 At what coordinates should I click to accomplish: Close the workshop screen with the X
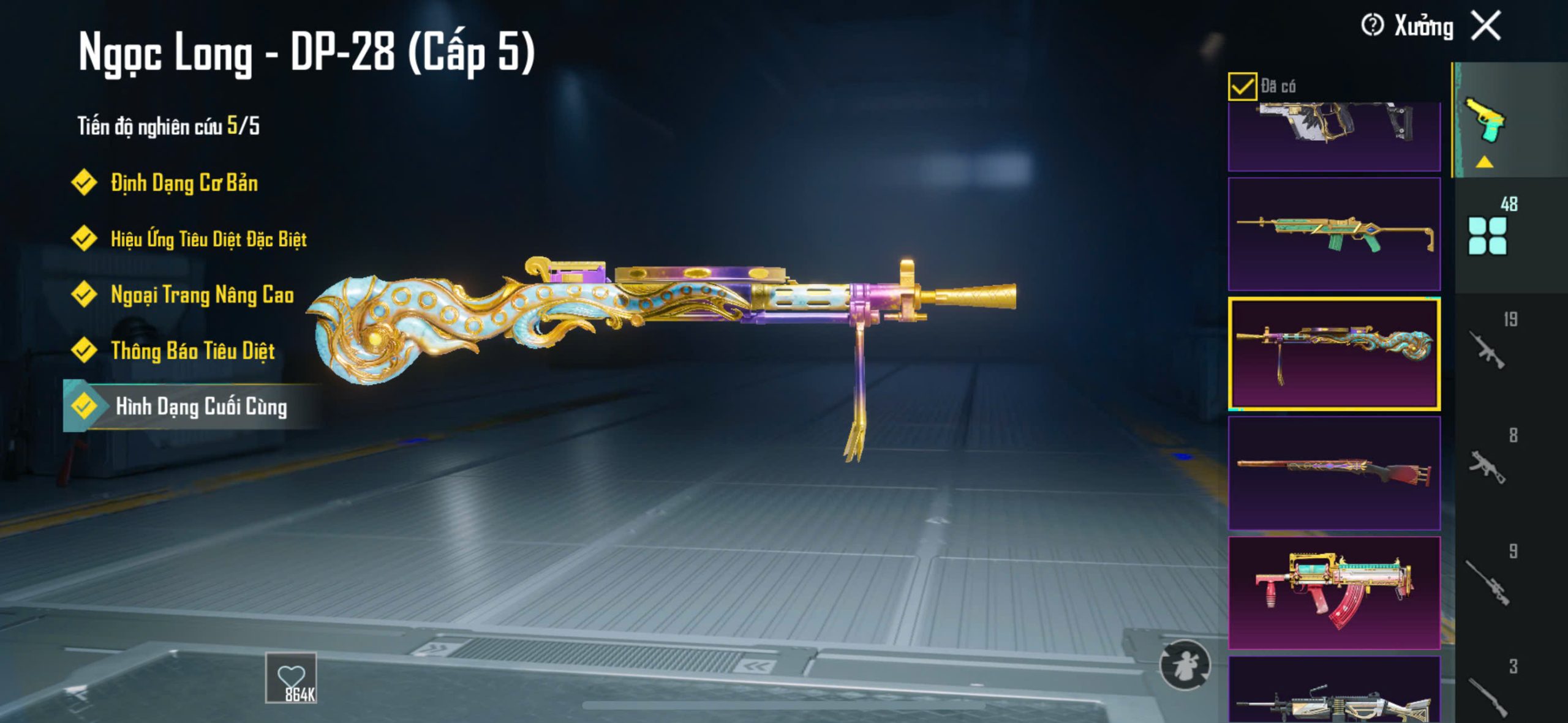tap(1486, 26)
